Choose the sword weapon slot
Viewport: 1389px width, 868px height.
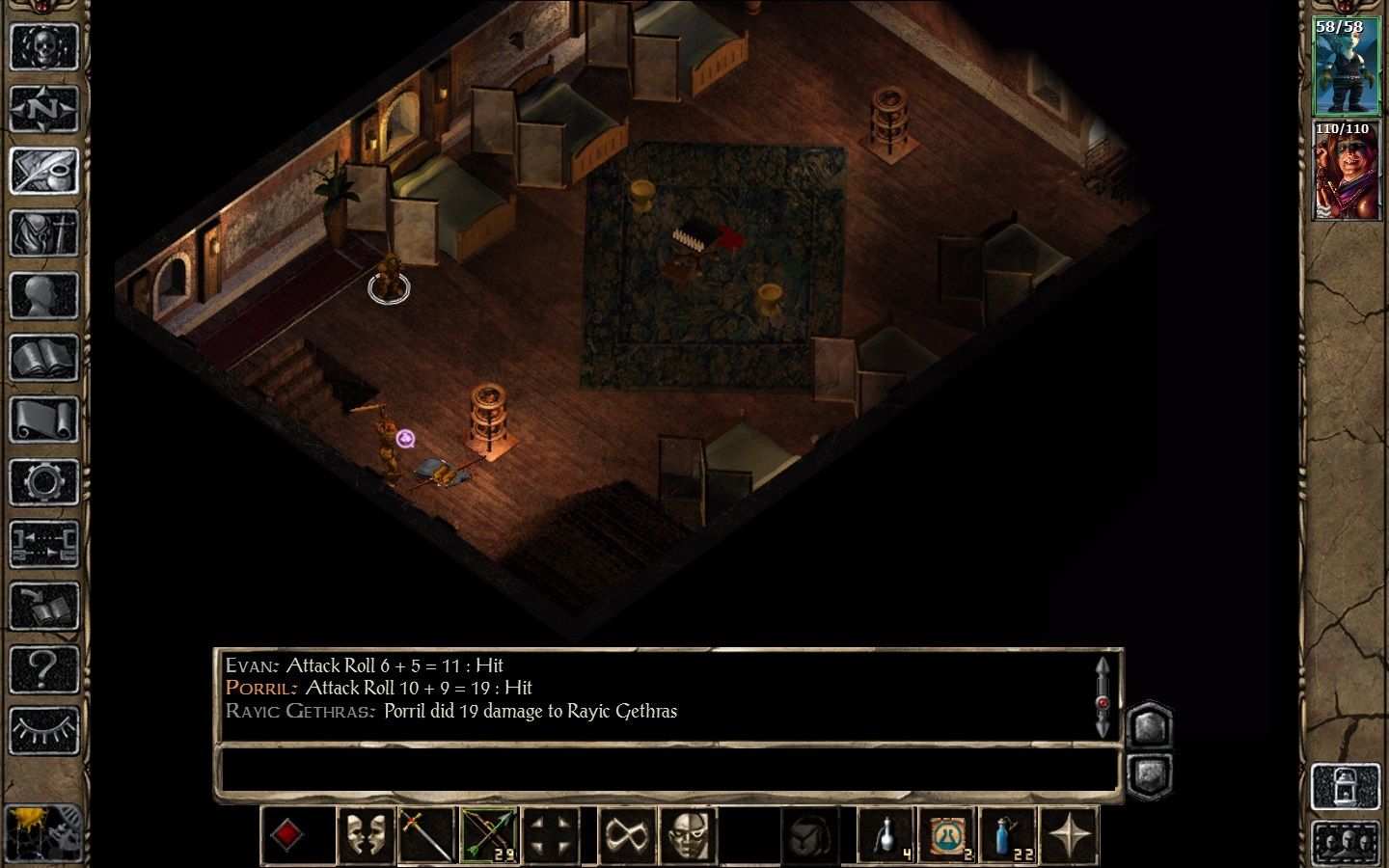click(x=427, y=835)
